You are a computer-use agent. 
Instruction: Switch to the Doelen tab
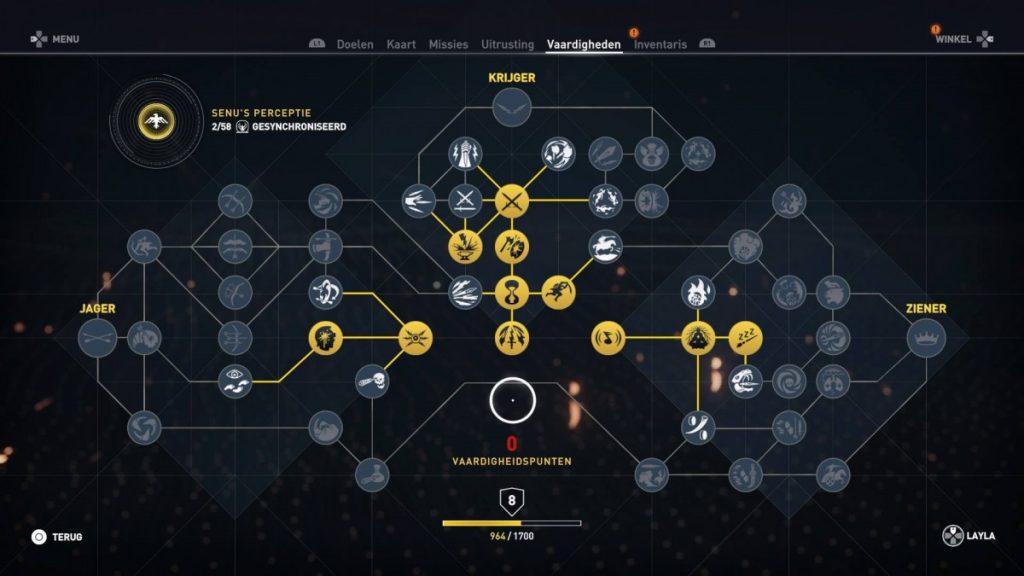pyautogui.click(x=355, y=44)
